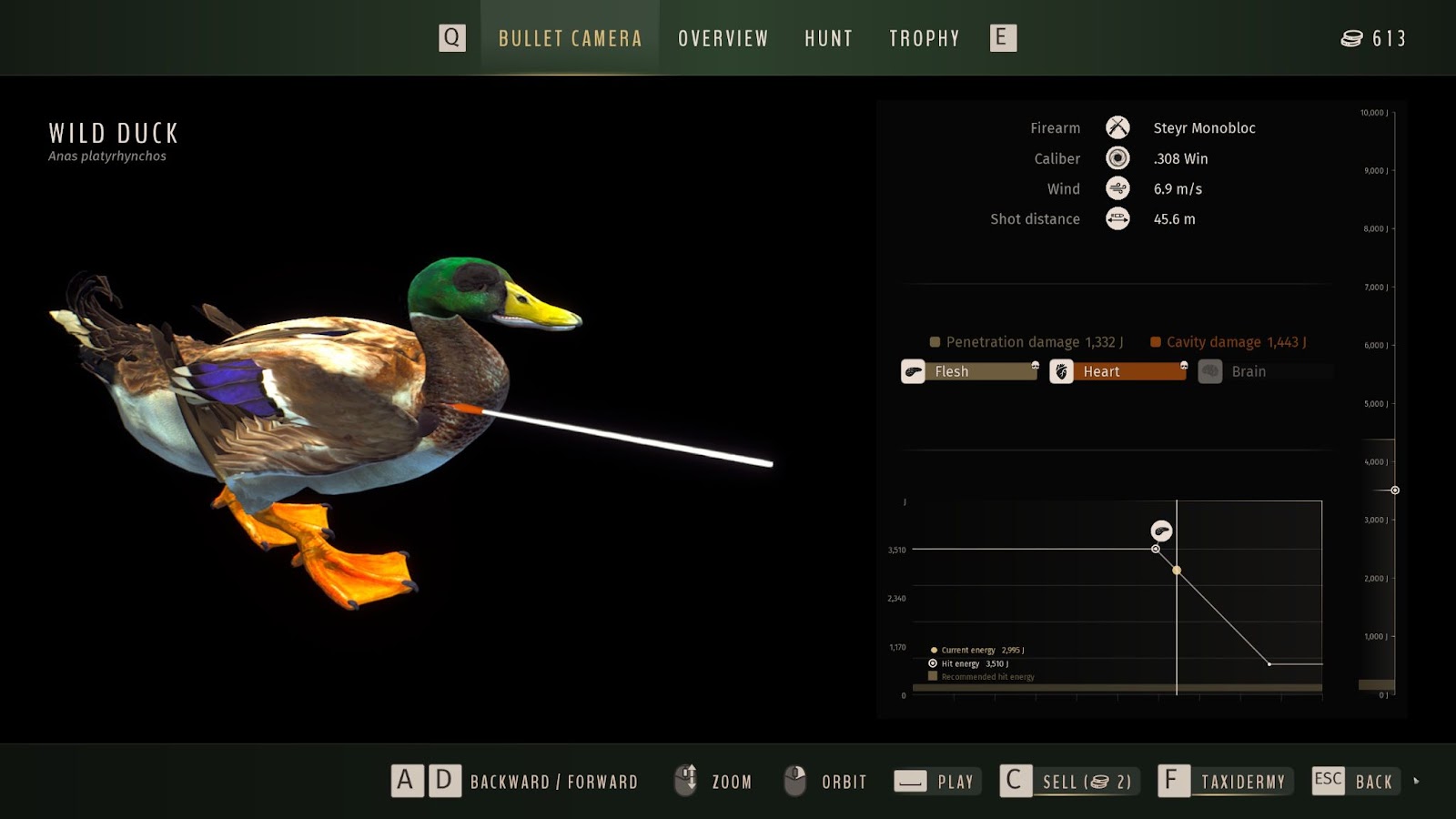Play the bullet camera replay
The image size is (1456, 819).
(x=937, y=782)
